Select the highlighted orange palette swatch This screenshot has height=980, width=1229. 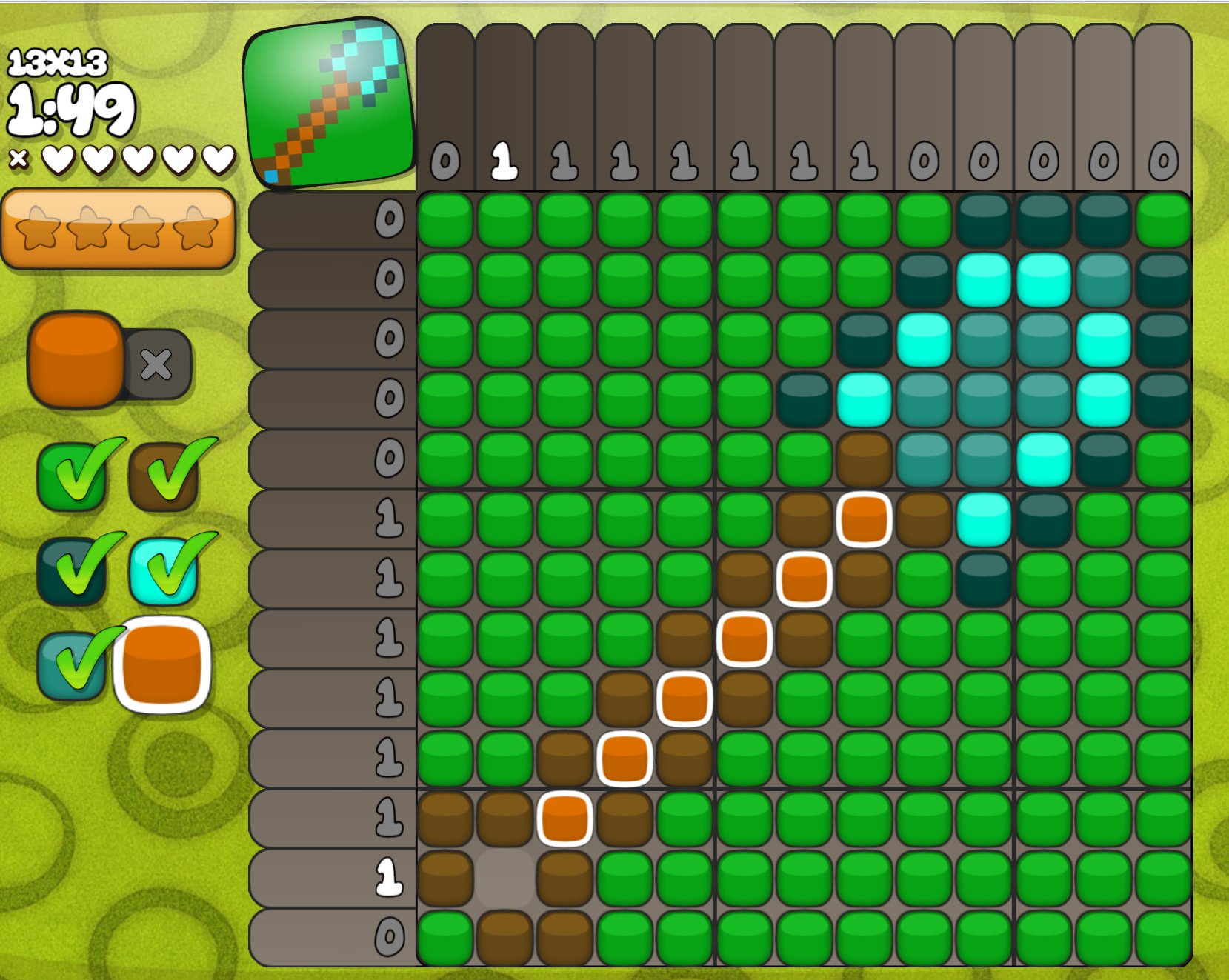162,664
